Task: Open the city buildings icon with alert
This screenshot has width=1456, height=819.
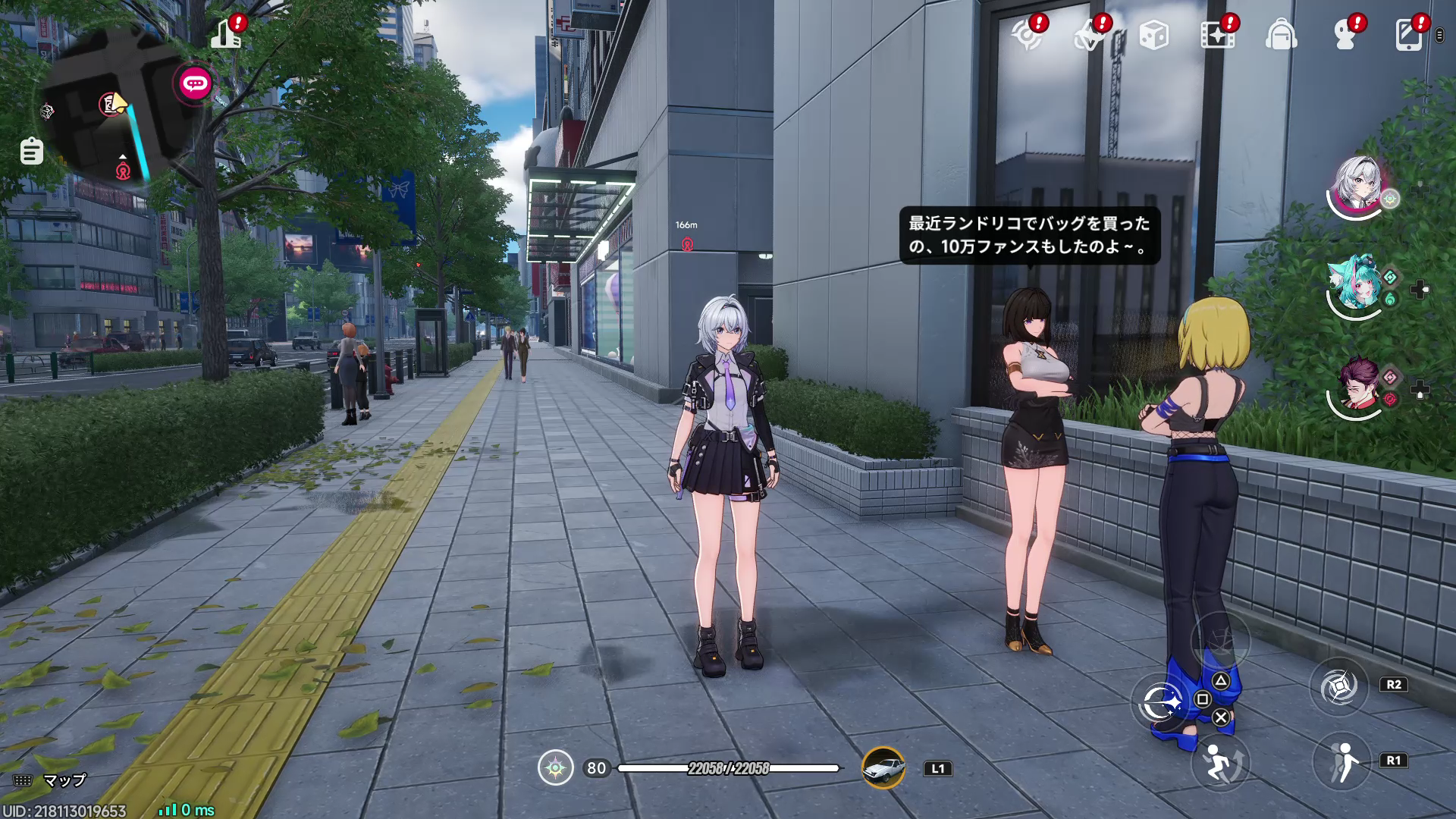Action: [x=227, y=33]
